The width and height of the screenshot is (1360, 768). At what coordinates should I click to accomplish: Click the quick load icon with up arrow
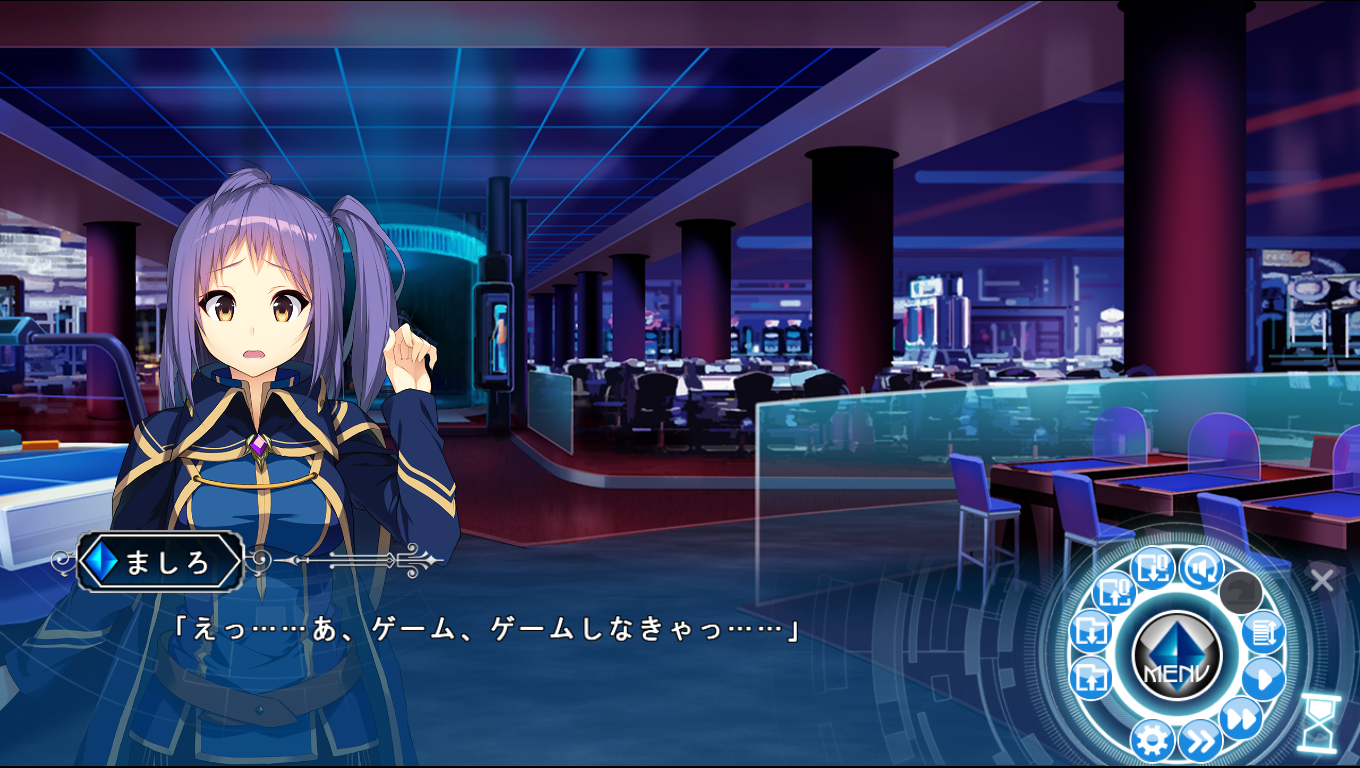click(x=1113, y=593)
